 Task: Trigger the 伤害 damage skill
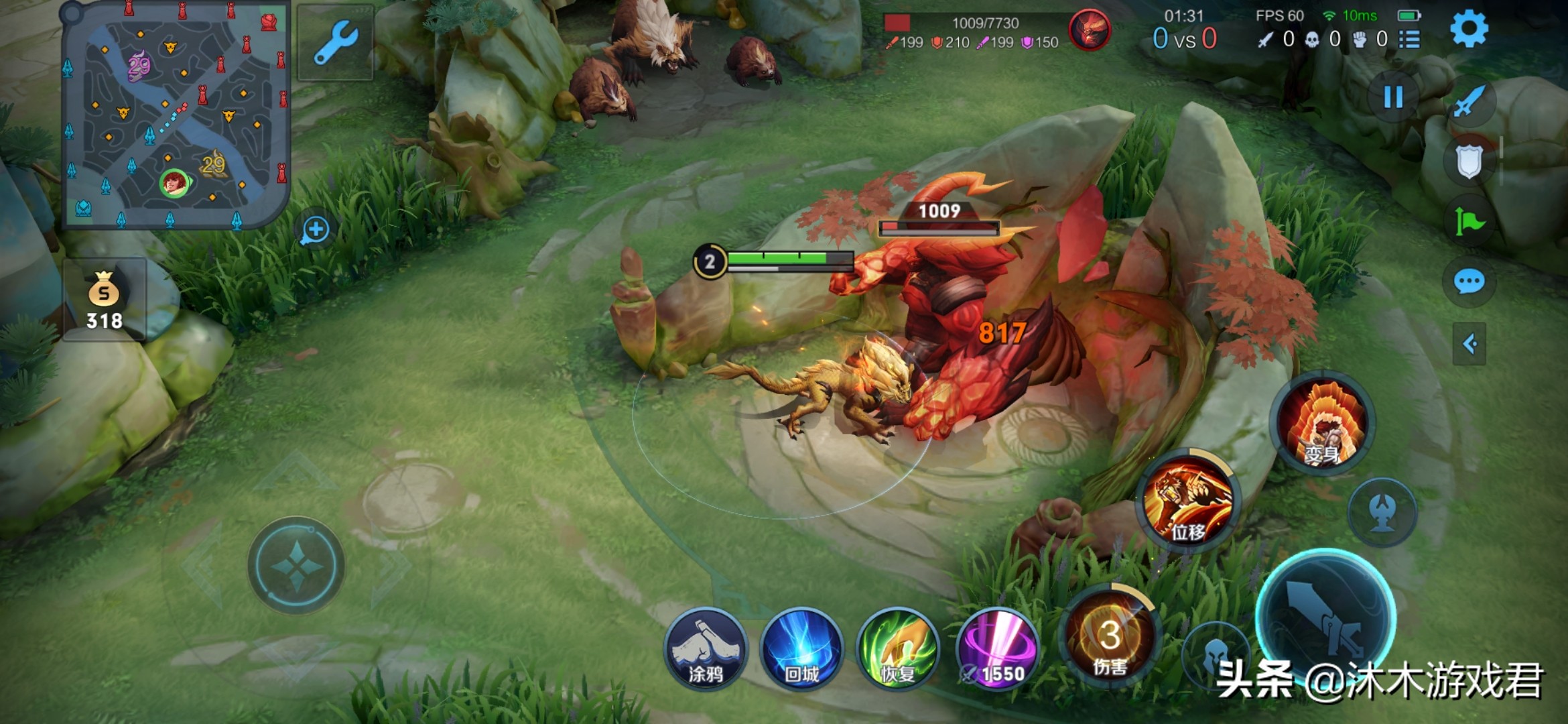(1110, 636)
